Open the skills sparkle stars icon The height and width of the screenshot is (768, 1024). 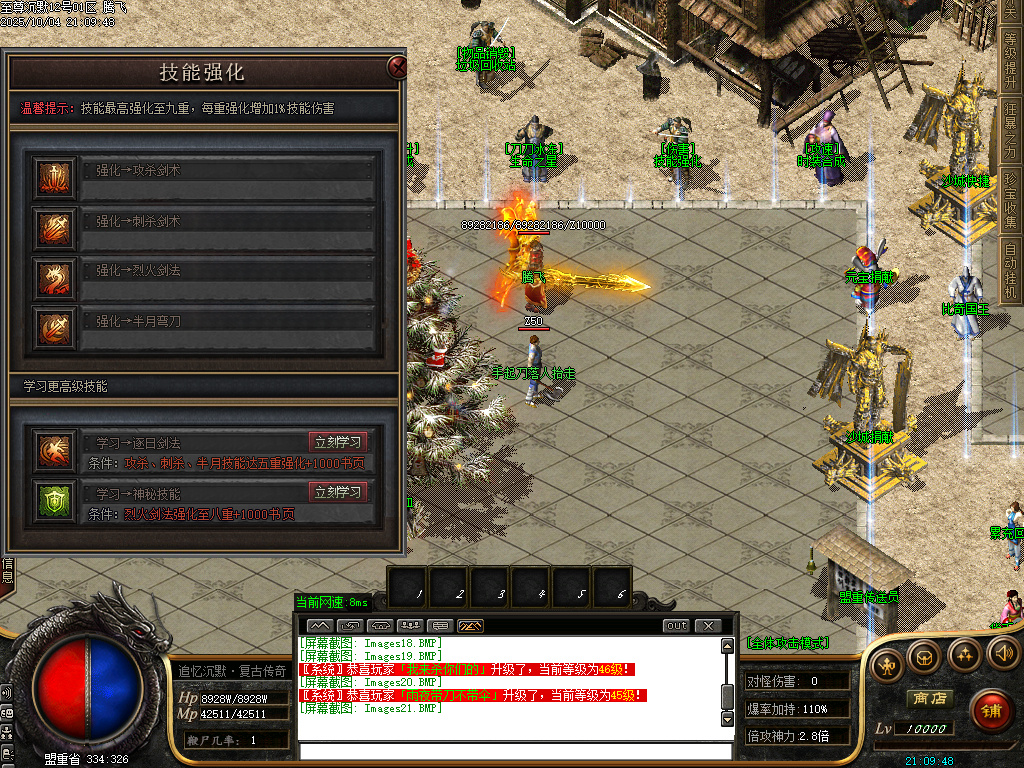click(x=964, y=655)
